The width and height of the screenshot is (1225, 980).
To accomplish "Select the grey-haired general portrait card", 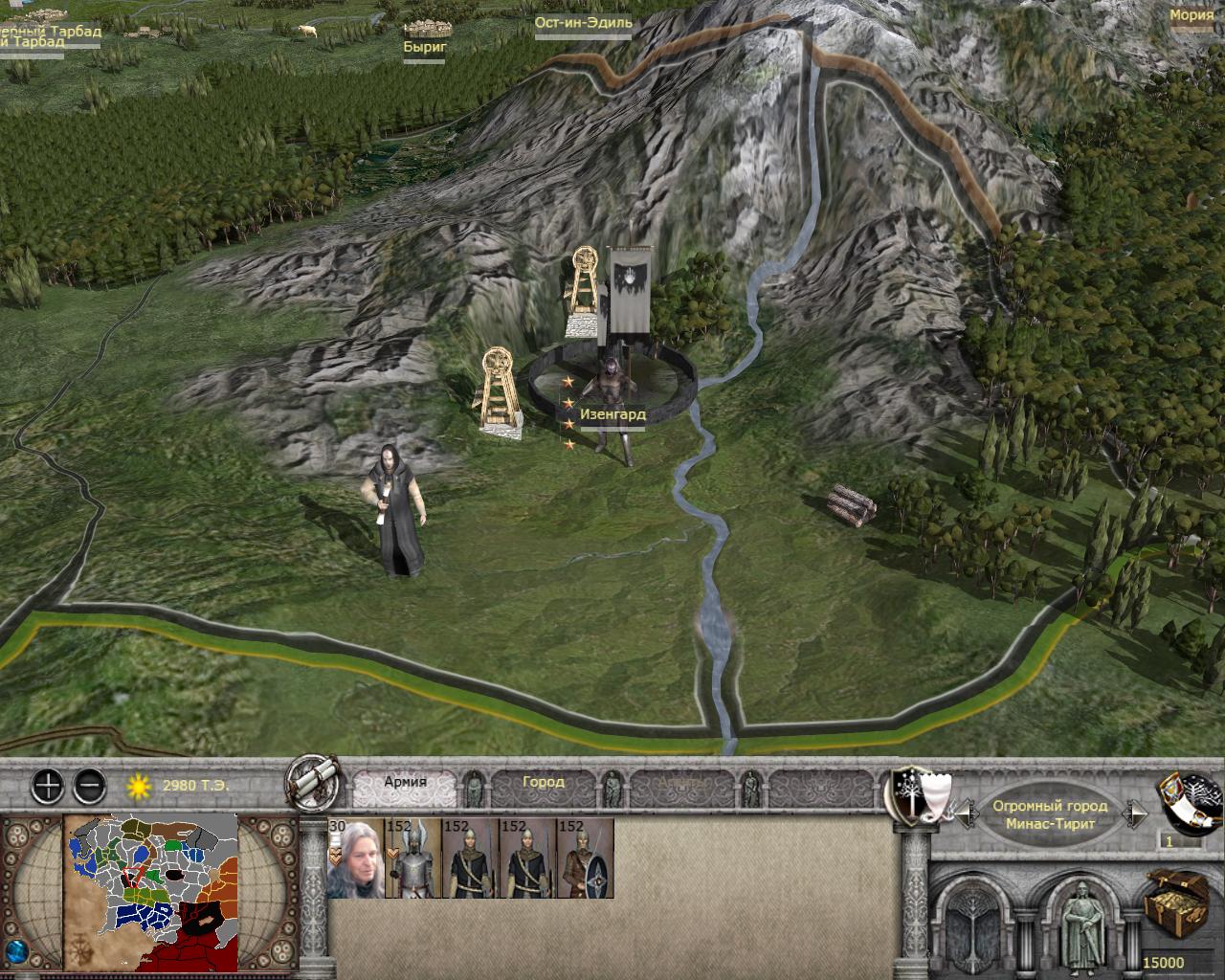I will 355,858.
